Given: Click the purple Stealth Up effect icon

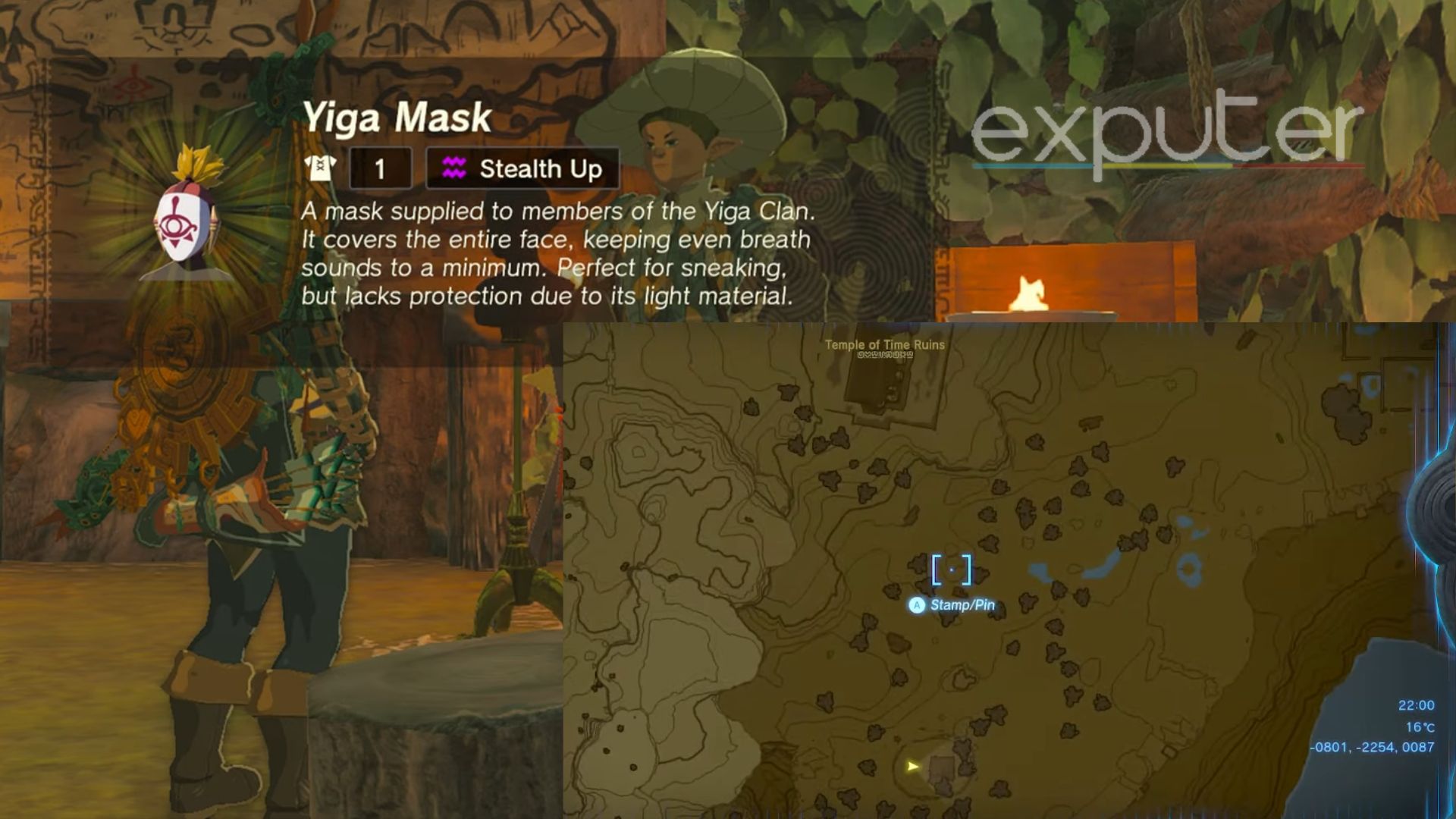Looking at the screenshot, I should pyautogui.click(x=455, y=168).
